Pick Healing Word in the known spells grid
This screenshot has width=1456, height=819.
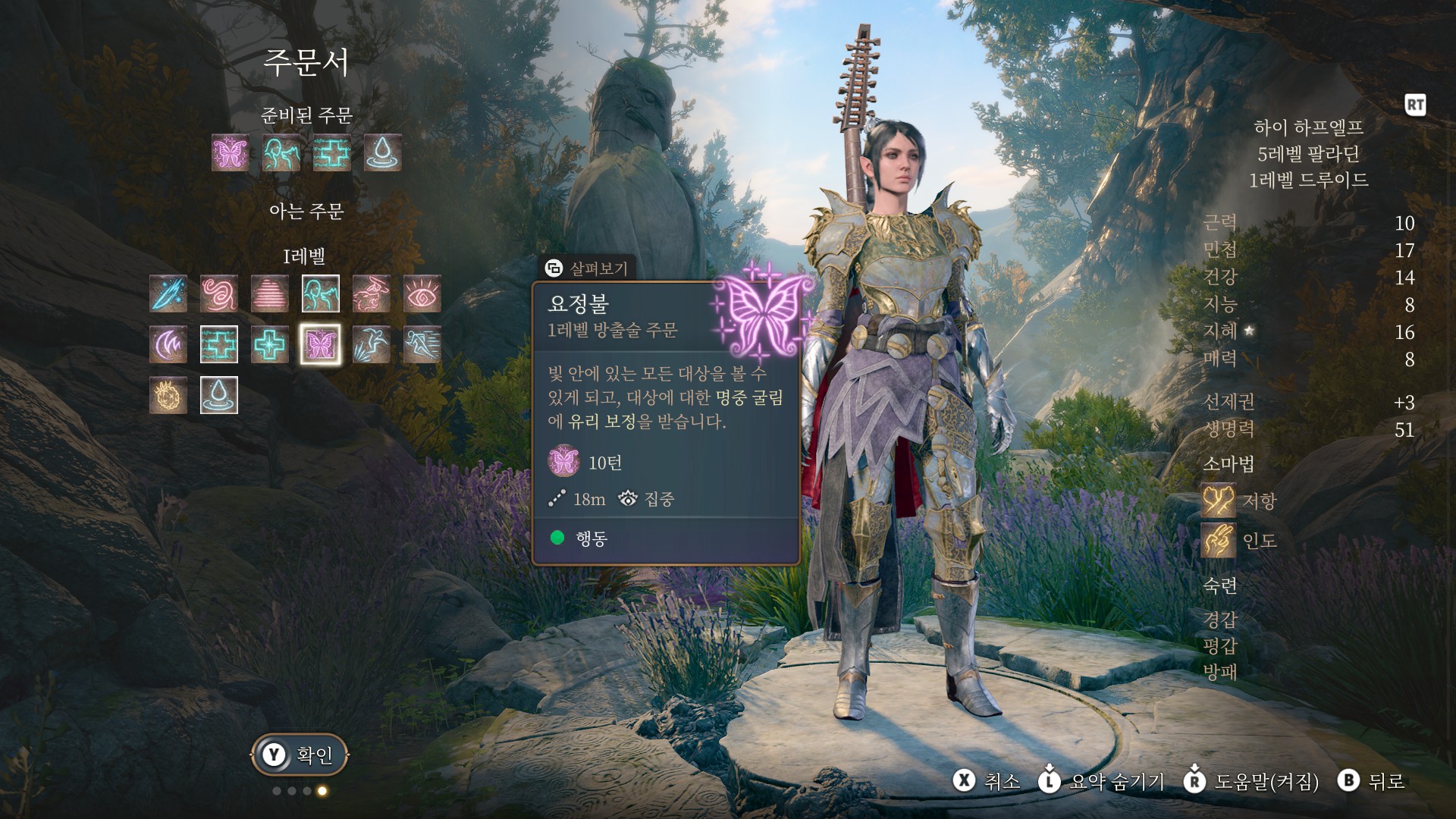click(x=219, y=345)
